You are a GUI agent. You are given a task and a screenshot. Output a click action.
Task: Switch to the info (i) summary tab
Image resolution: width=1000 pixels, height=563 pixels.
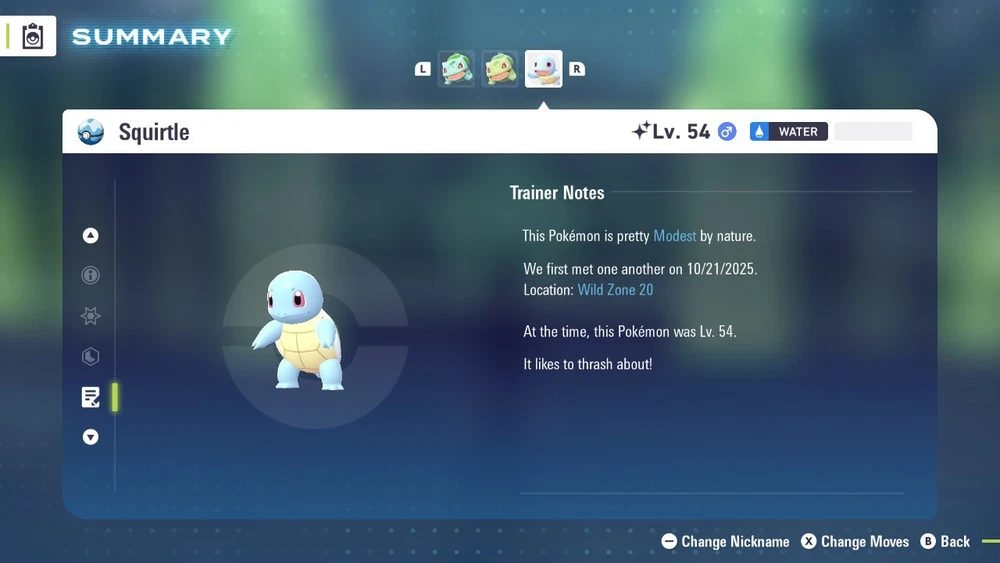click(x=91, y=276)
